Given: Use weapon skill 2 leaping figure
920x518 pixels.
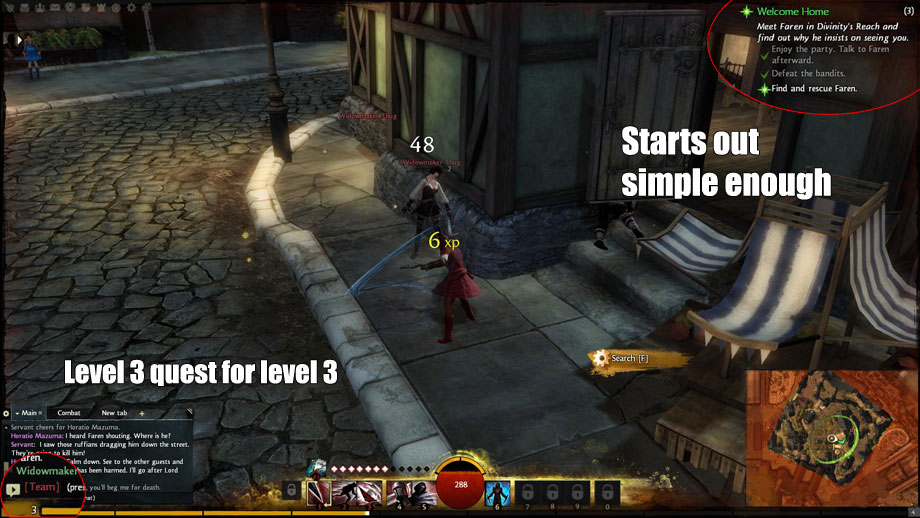Looking at the screenshot, I should click(345, 492).
